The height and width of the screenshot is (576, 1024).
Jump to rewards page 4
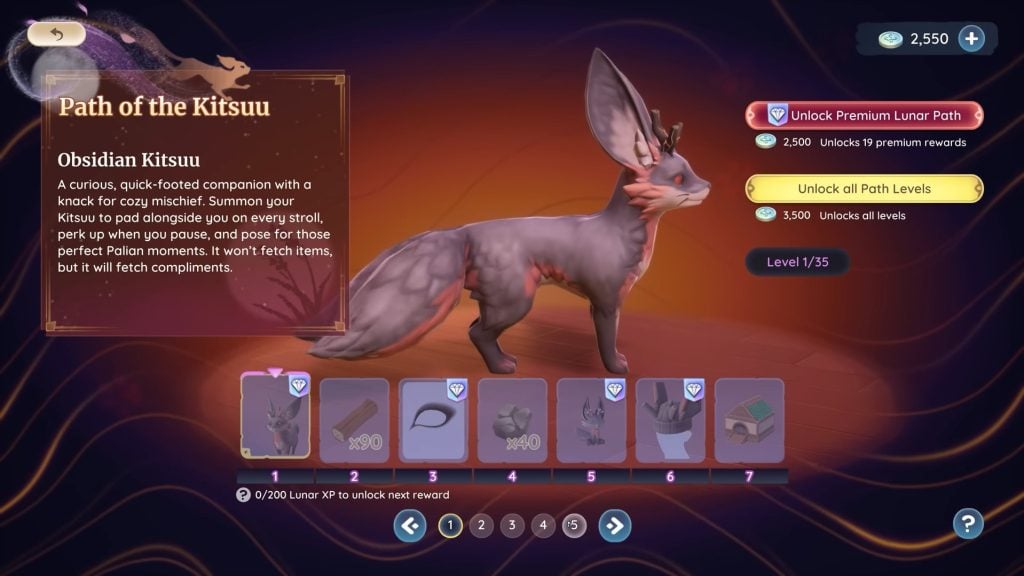(543, 524)
